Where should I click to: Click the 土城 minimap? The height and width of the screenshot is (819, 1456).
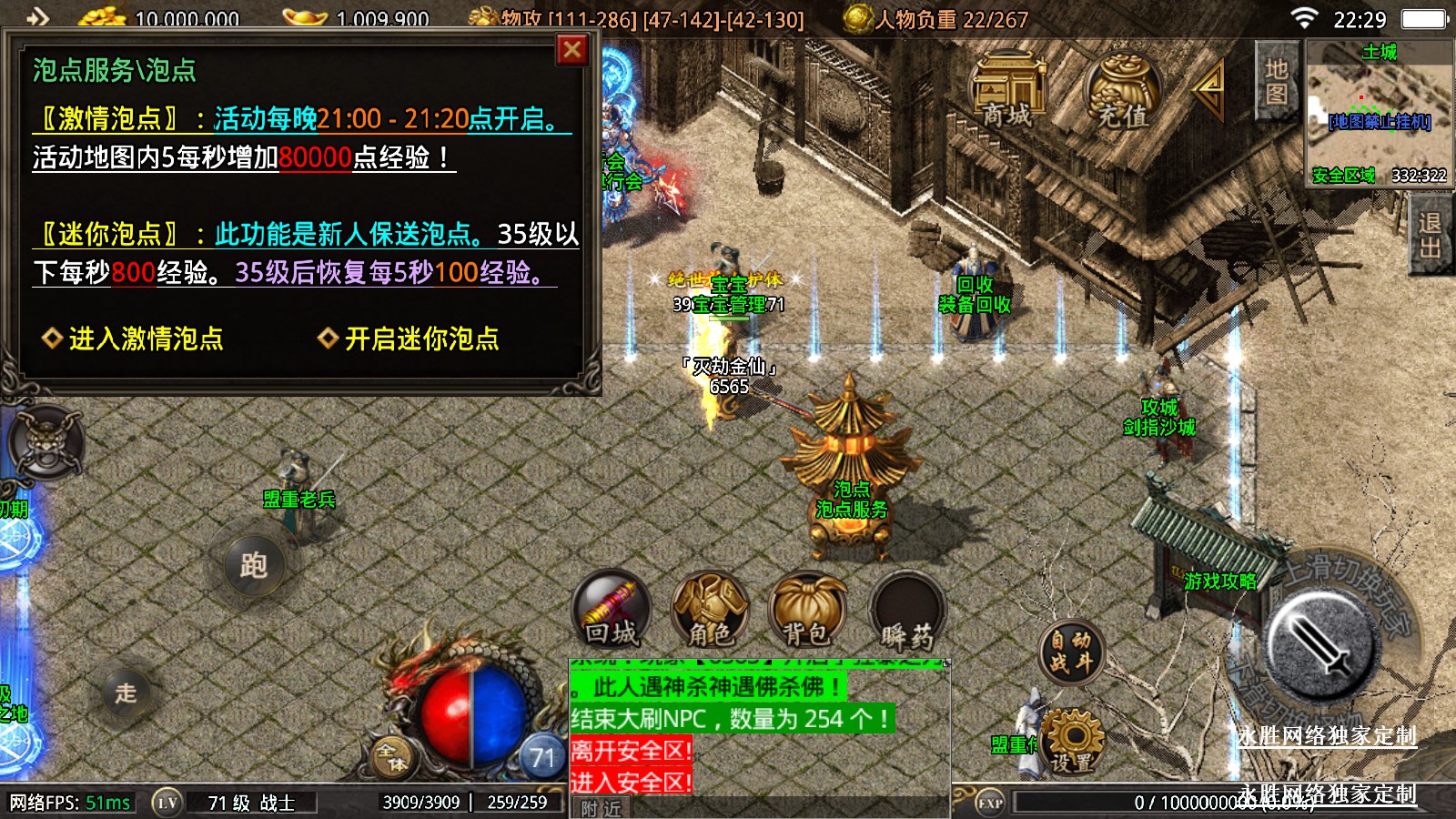click(x=1379, y=112)
